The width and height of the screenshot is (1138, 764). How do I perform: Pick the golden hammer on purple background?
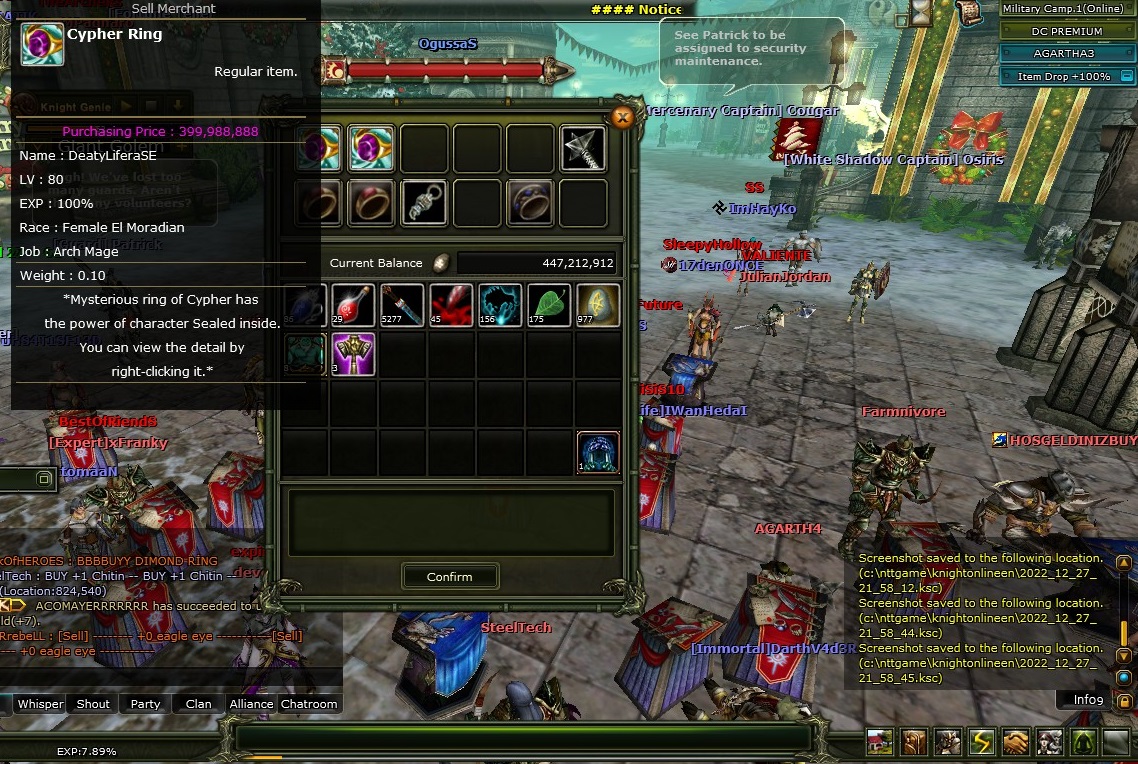(352, 354)
